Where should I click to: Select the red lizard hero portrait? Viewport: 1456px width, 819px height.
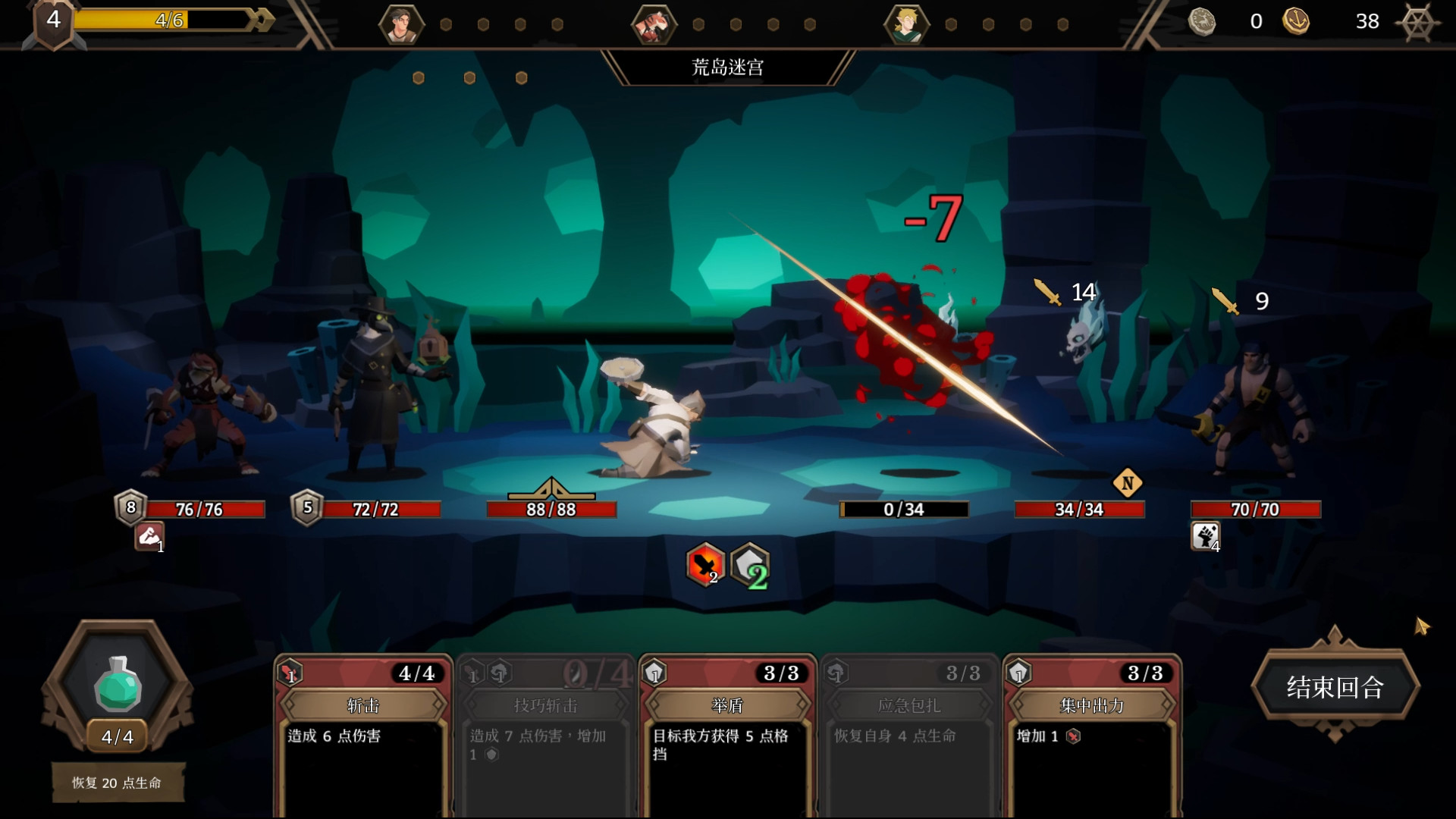click(x=653, y=24)
